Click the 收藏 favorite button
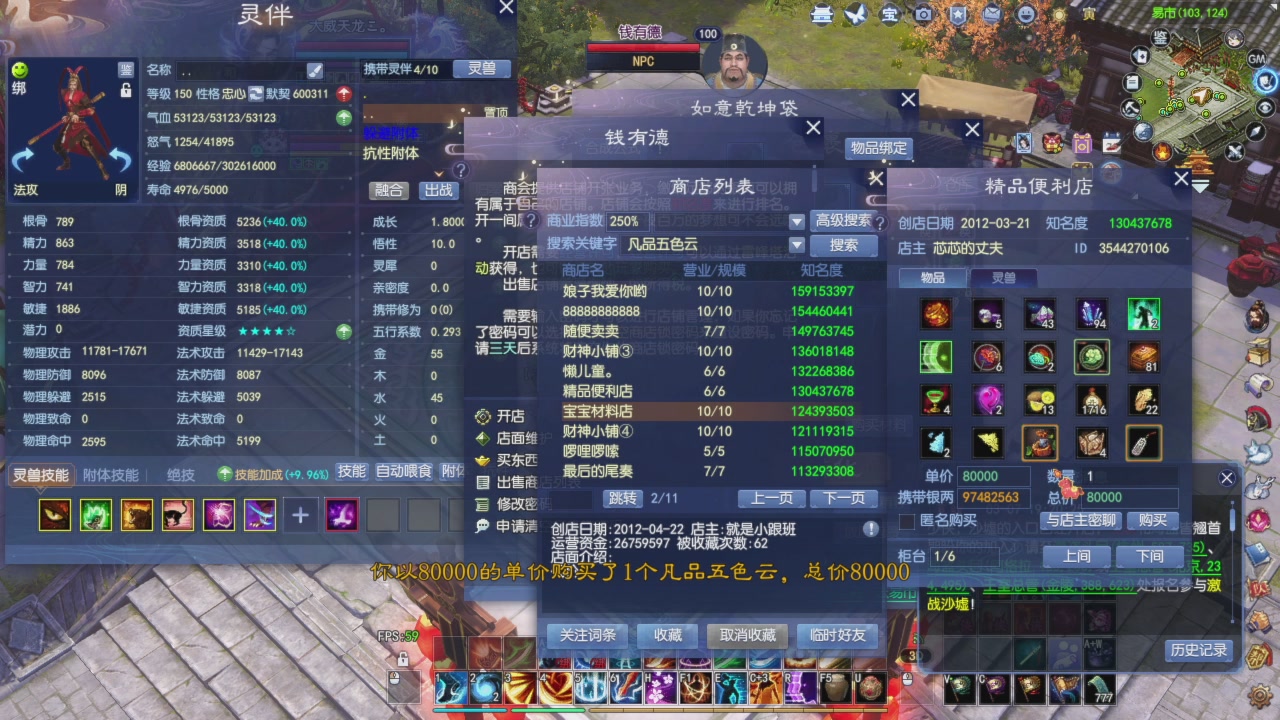1280x720 pixels. pyautogui.click(x=667, y=635)
